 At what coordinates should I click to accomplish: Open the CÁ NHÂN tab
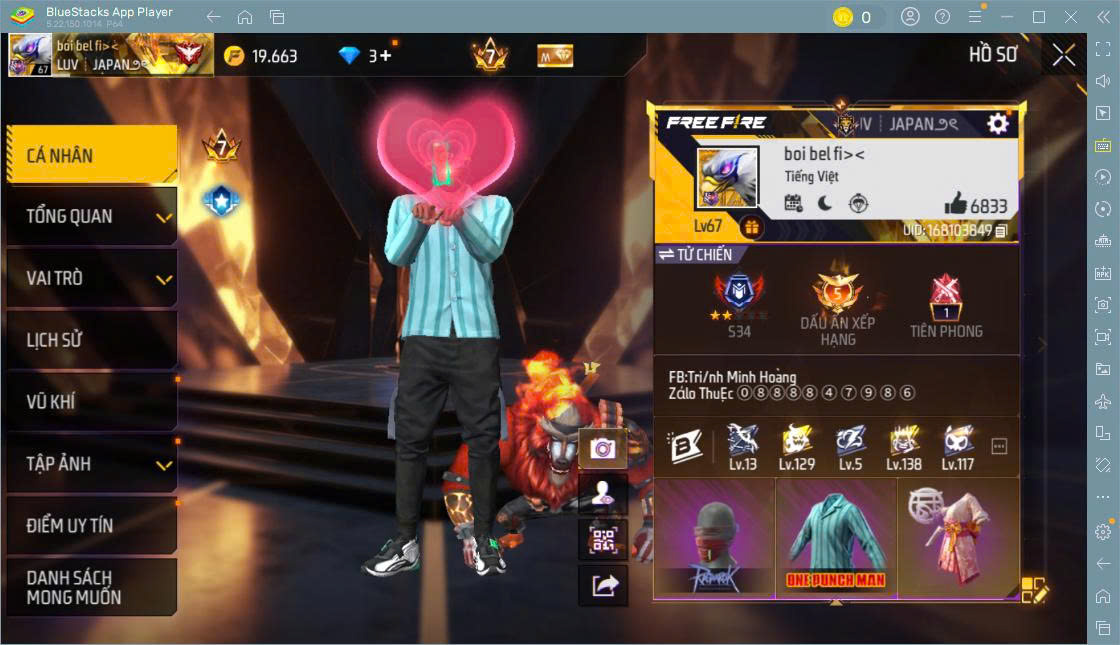[91, 155]
